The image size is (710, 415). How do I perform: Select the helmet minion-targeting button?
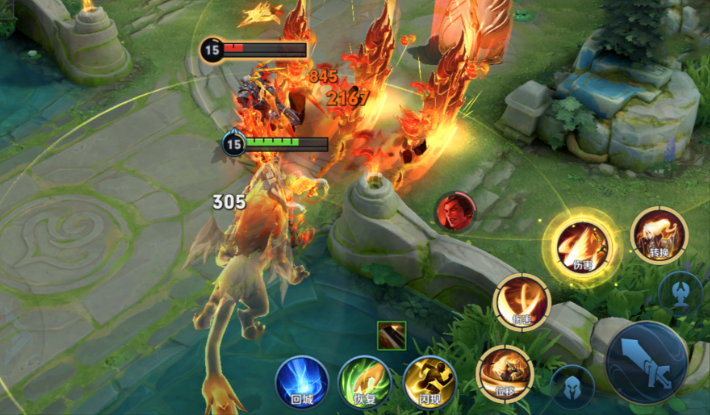[574, 386]
